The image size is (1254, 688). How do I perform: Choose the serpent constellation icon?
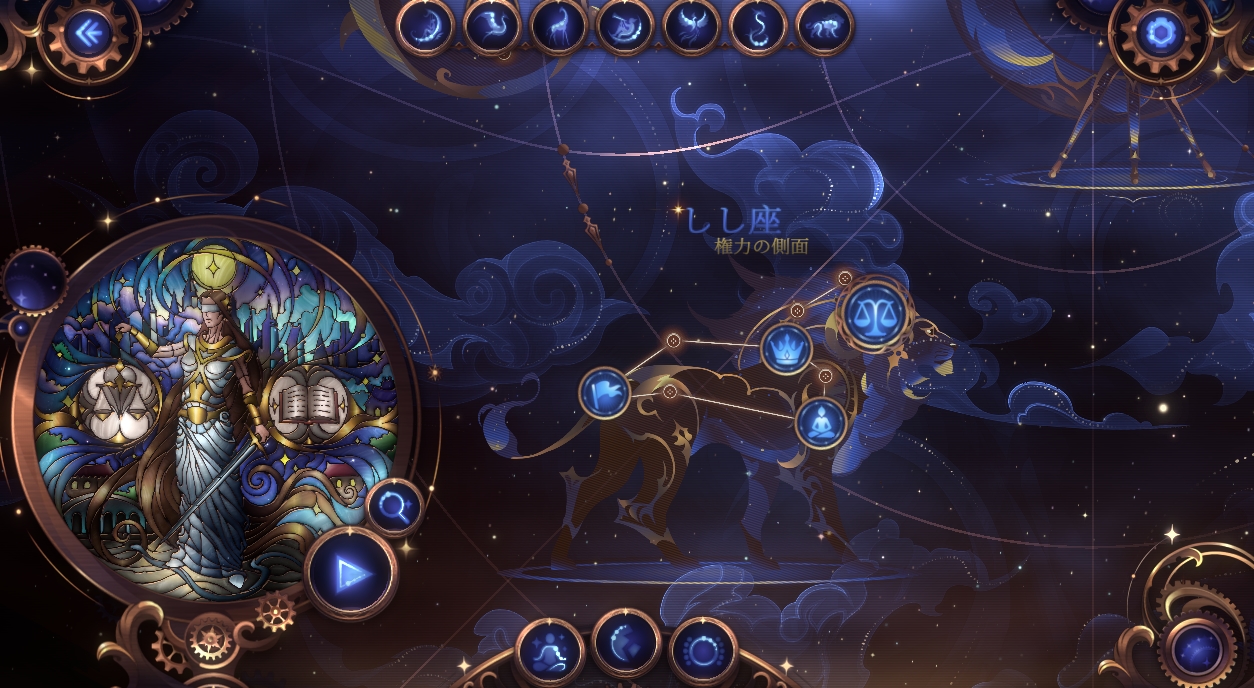tap(758, 26)
